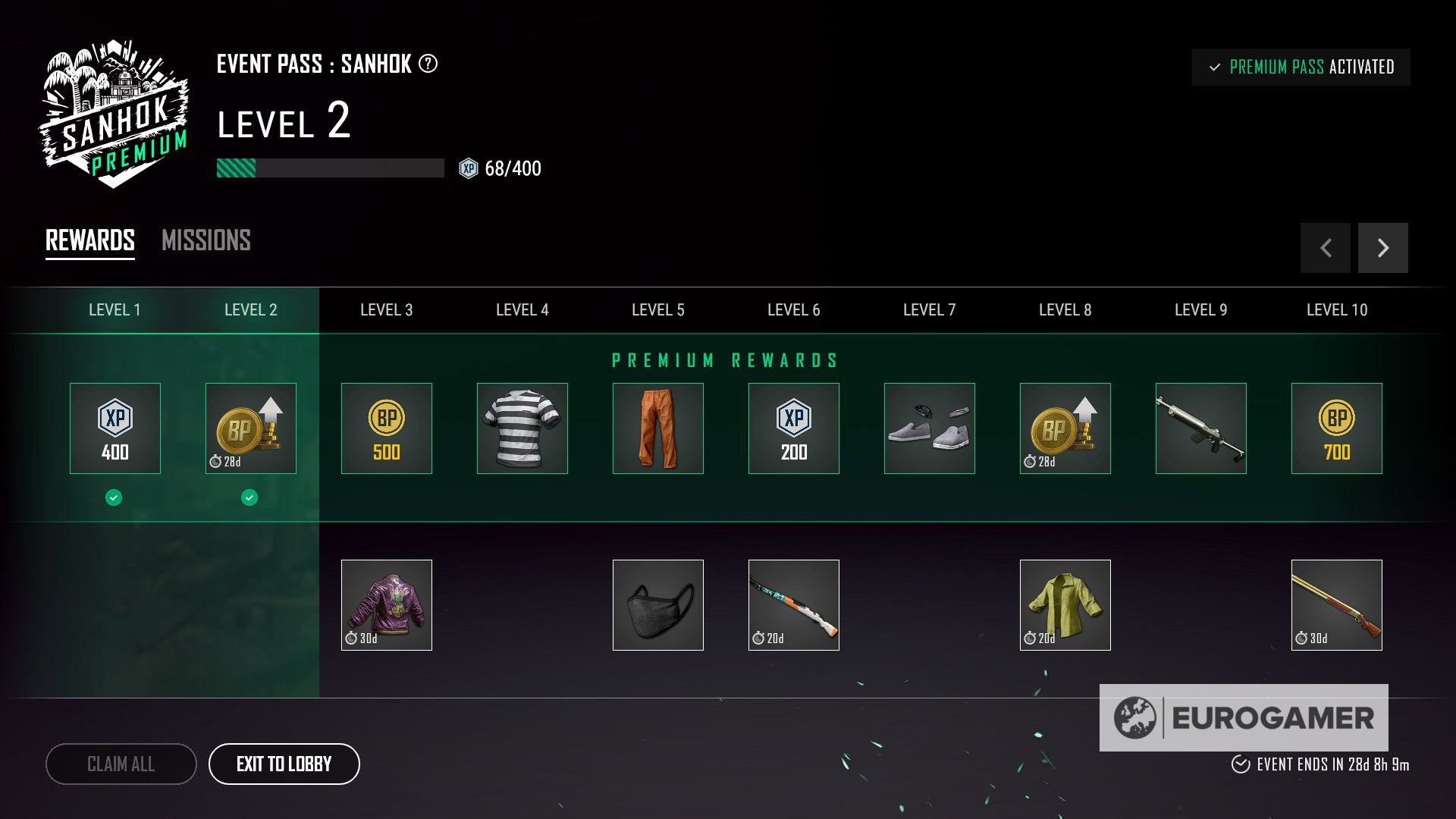Image resolution: width=1456 pixels, height=819 pixels.
Task: Select the Level 5 tab
Action: 657,309
